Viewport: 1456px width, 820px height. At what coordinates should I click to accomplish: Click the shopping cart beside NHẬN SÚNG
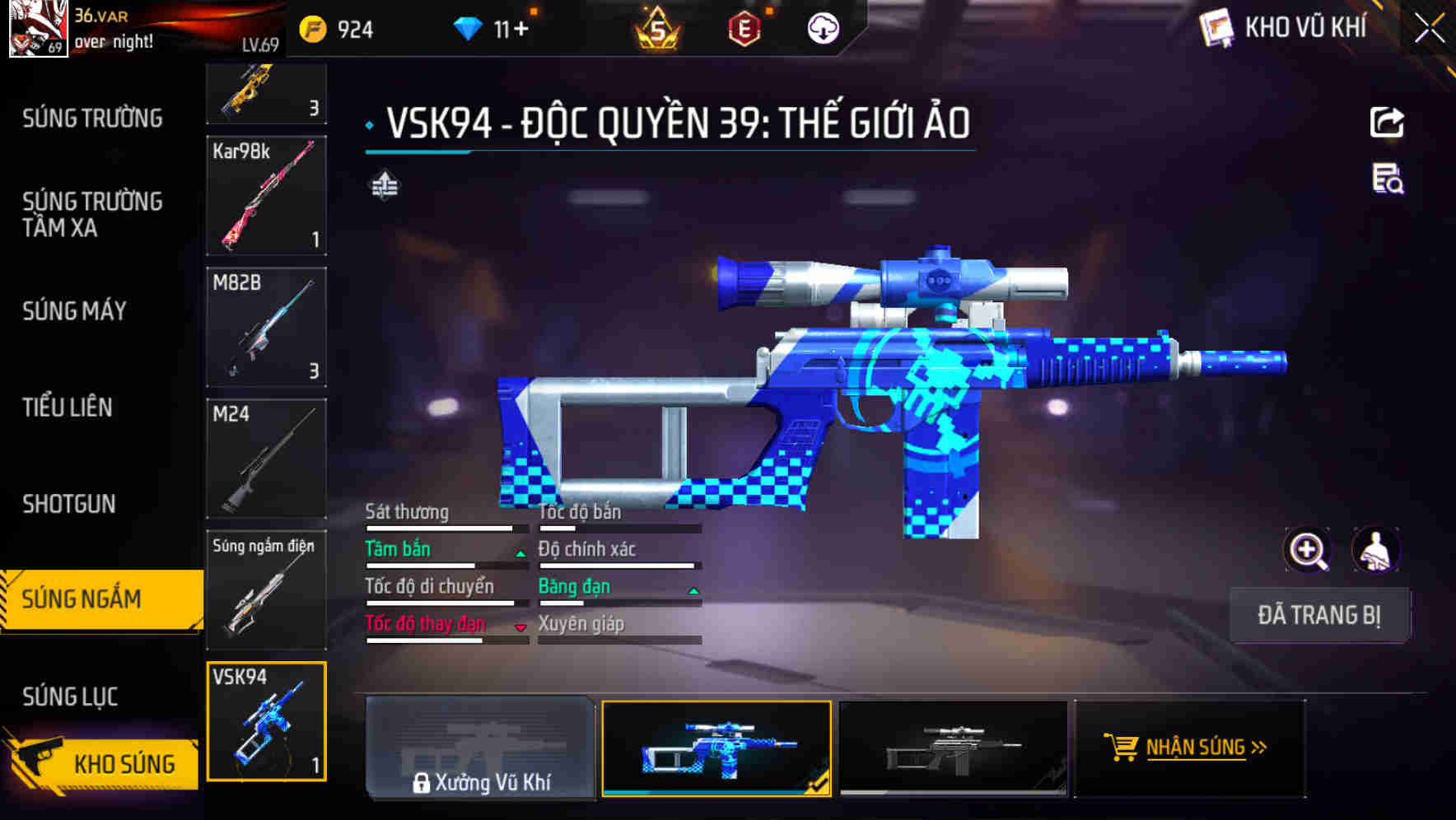[1122, 748]
